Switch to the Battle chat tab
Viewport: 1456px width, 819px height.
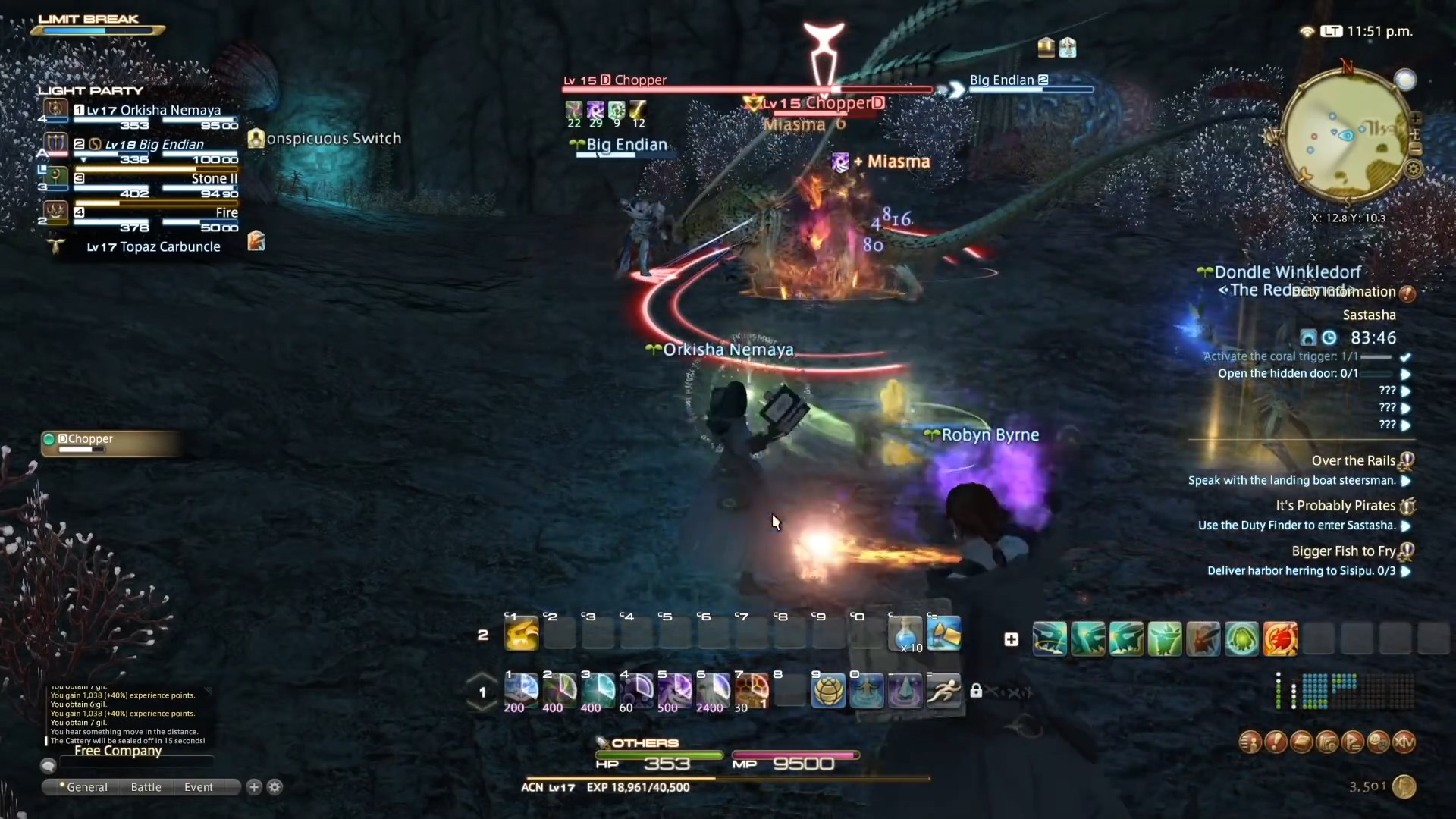(145, 787)
